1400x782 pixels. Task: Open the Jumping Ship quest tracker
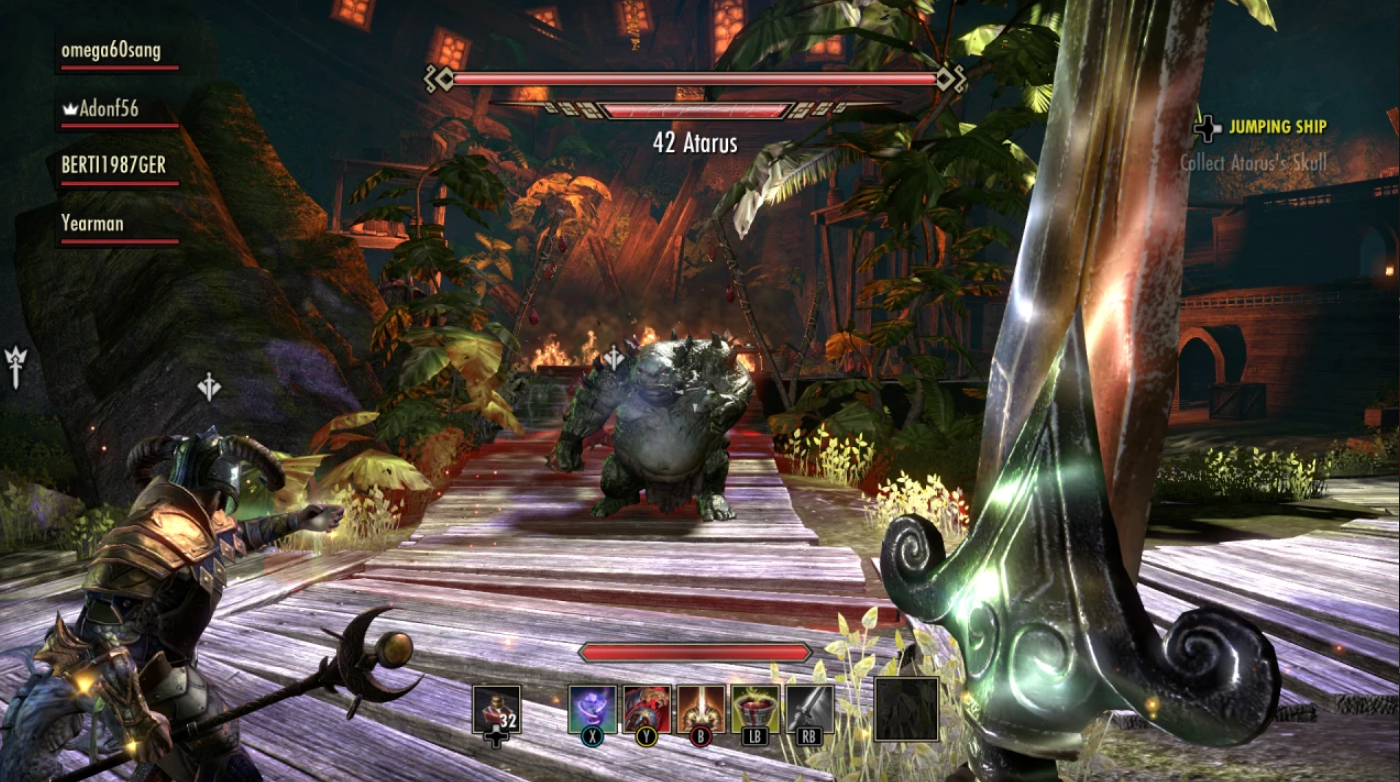click(x=1277, y=127)
